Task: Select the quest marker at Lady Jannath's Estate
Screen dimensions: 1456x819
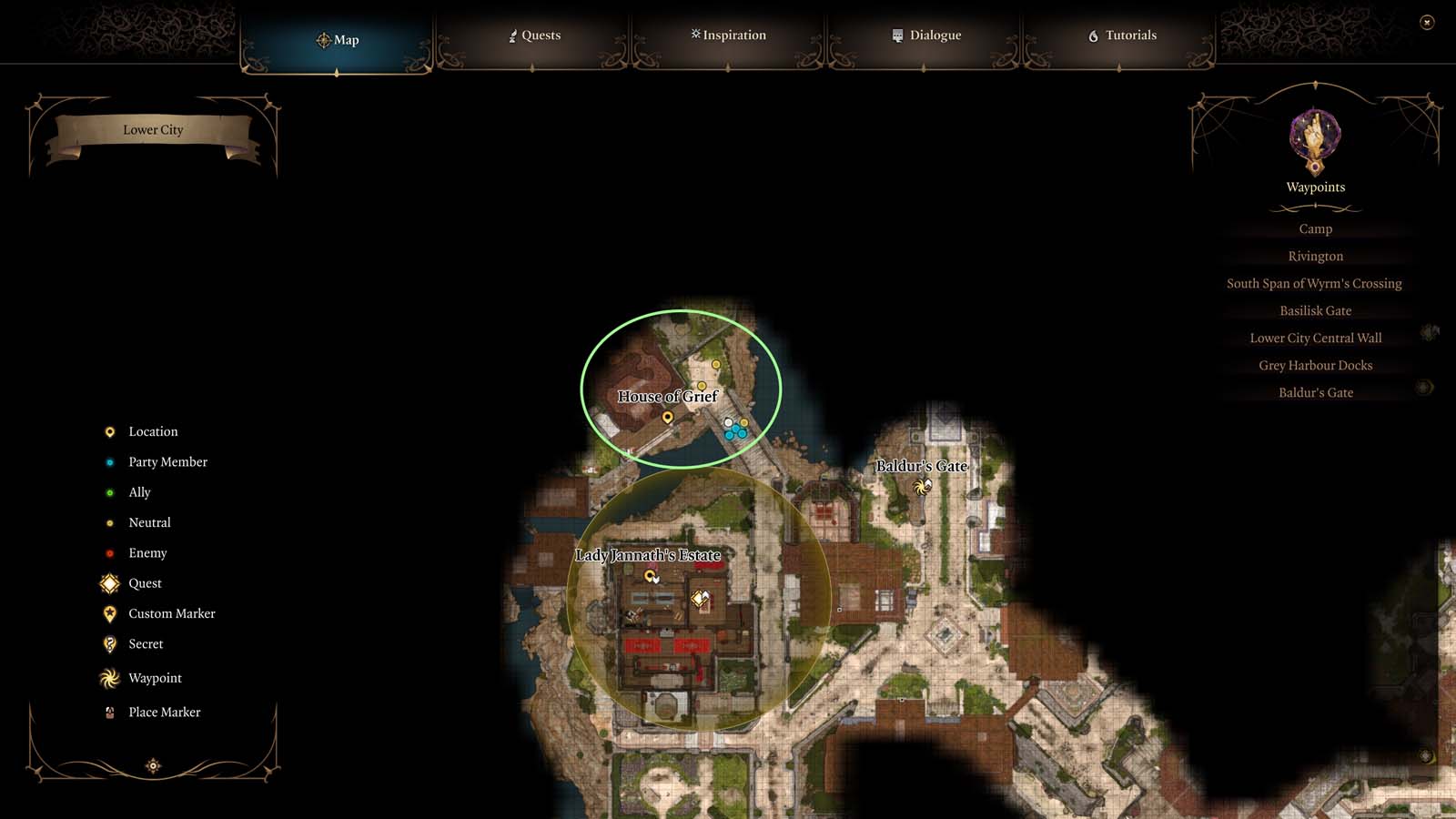Action: [x=697, y=598]
